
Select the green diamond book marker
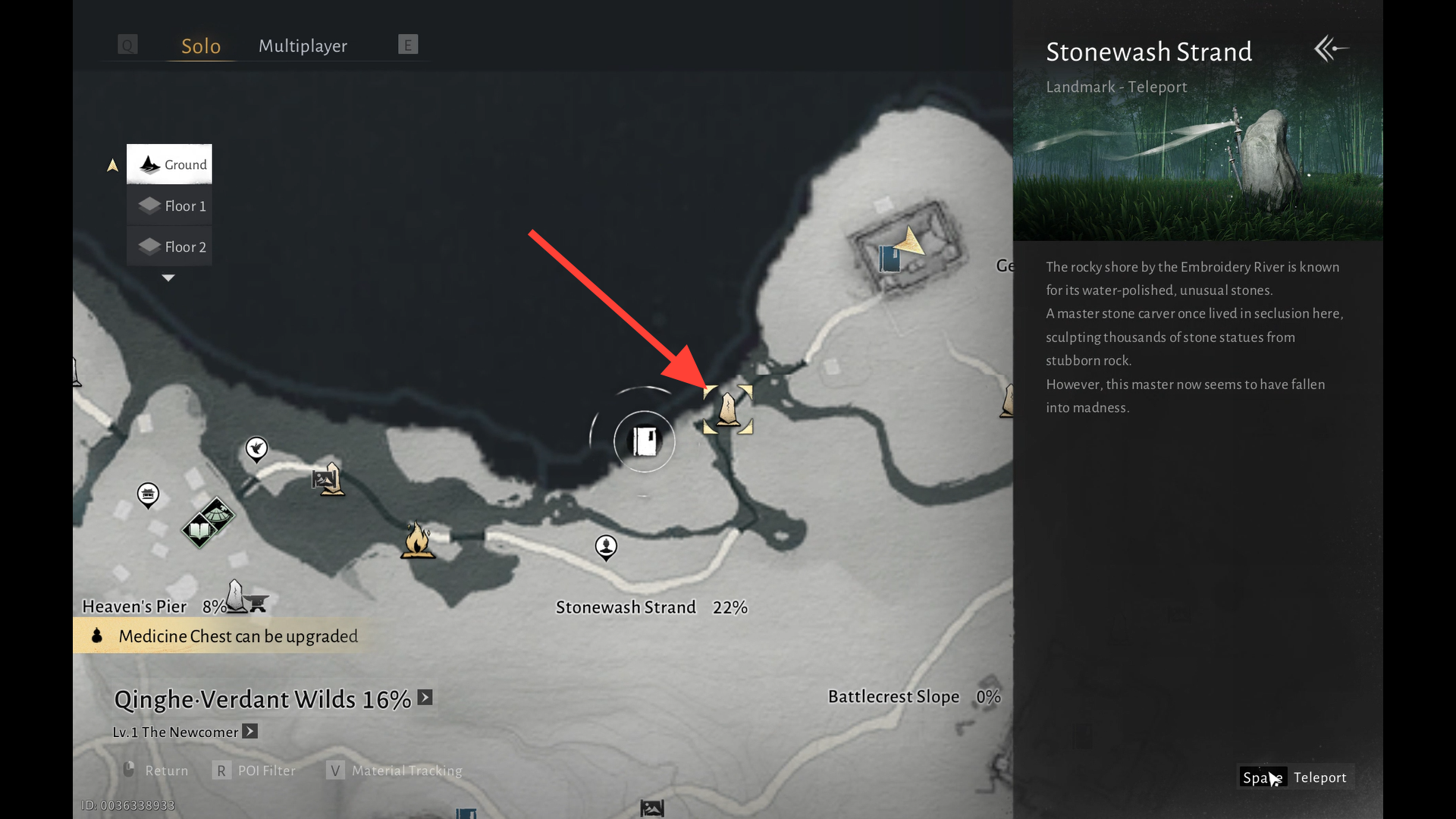point(200,530)
